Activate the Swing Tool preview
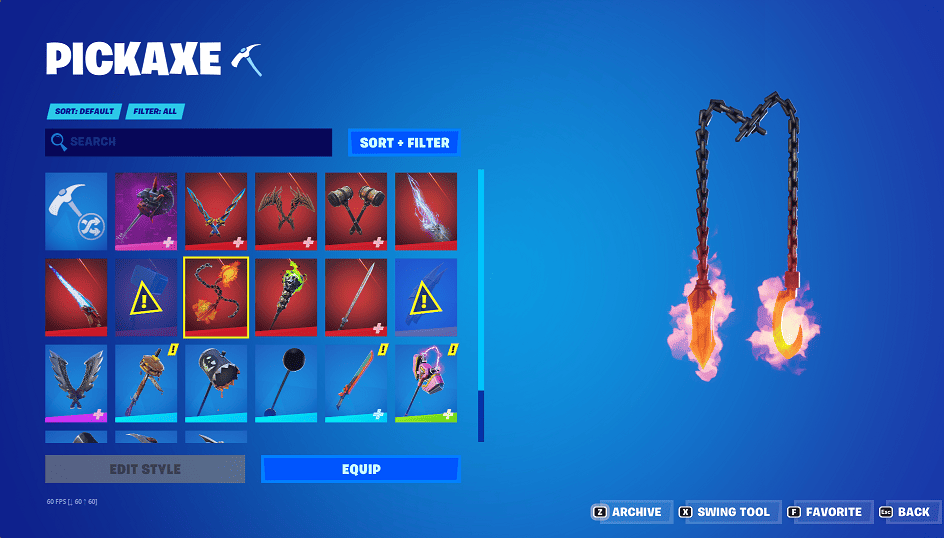944x538 pixels. [725, 512]
